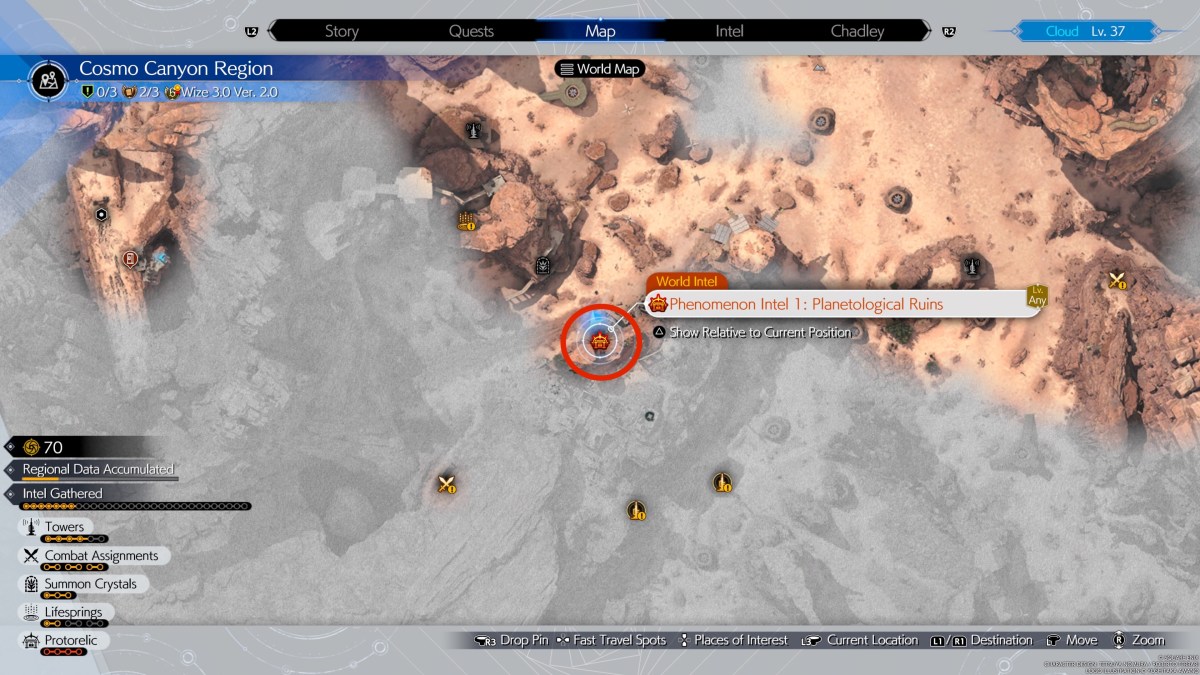Go to the Intel tab
Viewport: 1200px width, 675px height.
point(729,31)
